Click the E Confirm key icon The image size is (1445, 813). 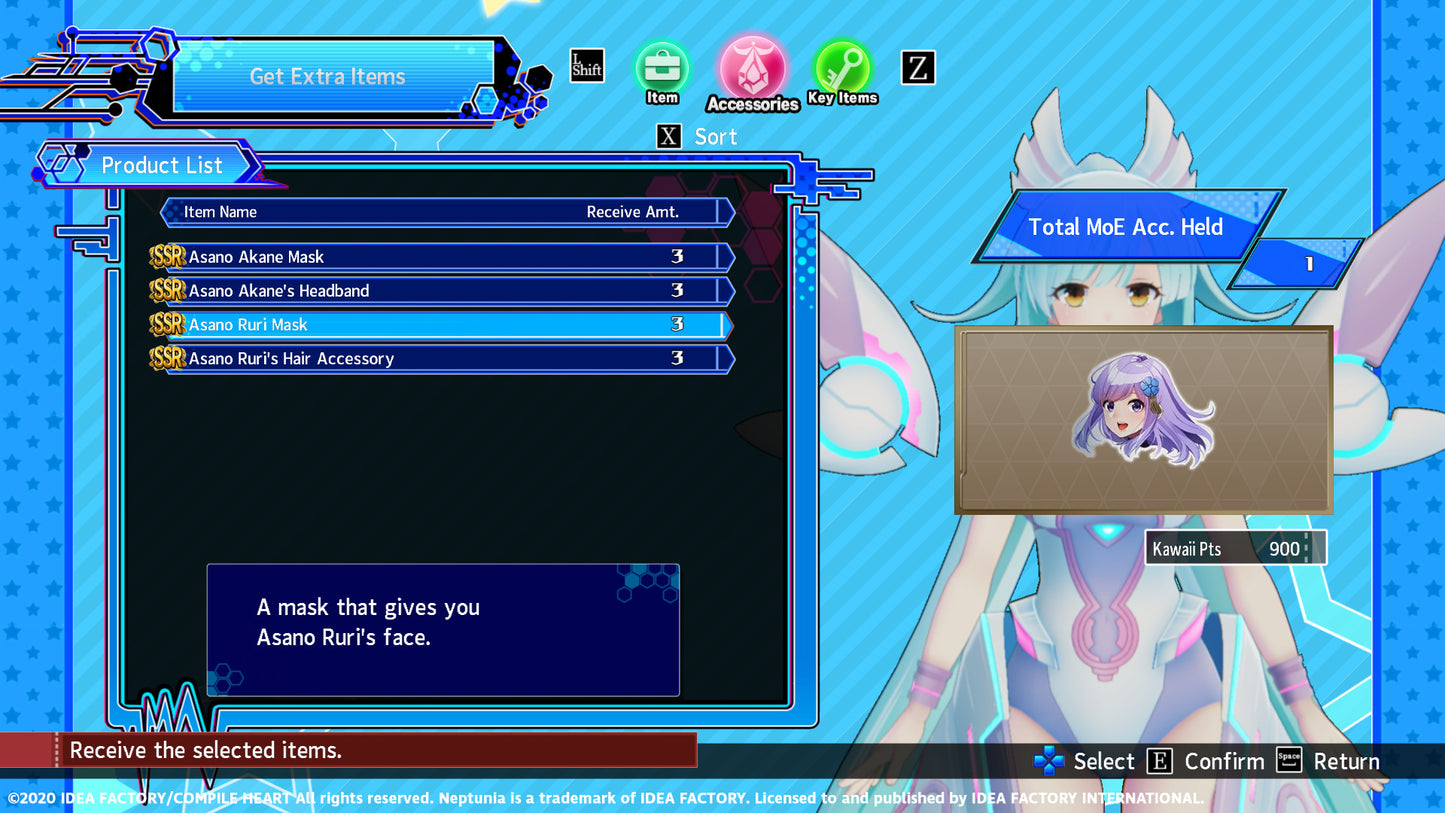(1160, 761)
